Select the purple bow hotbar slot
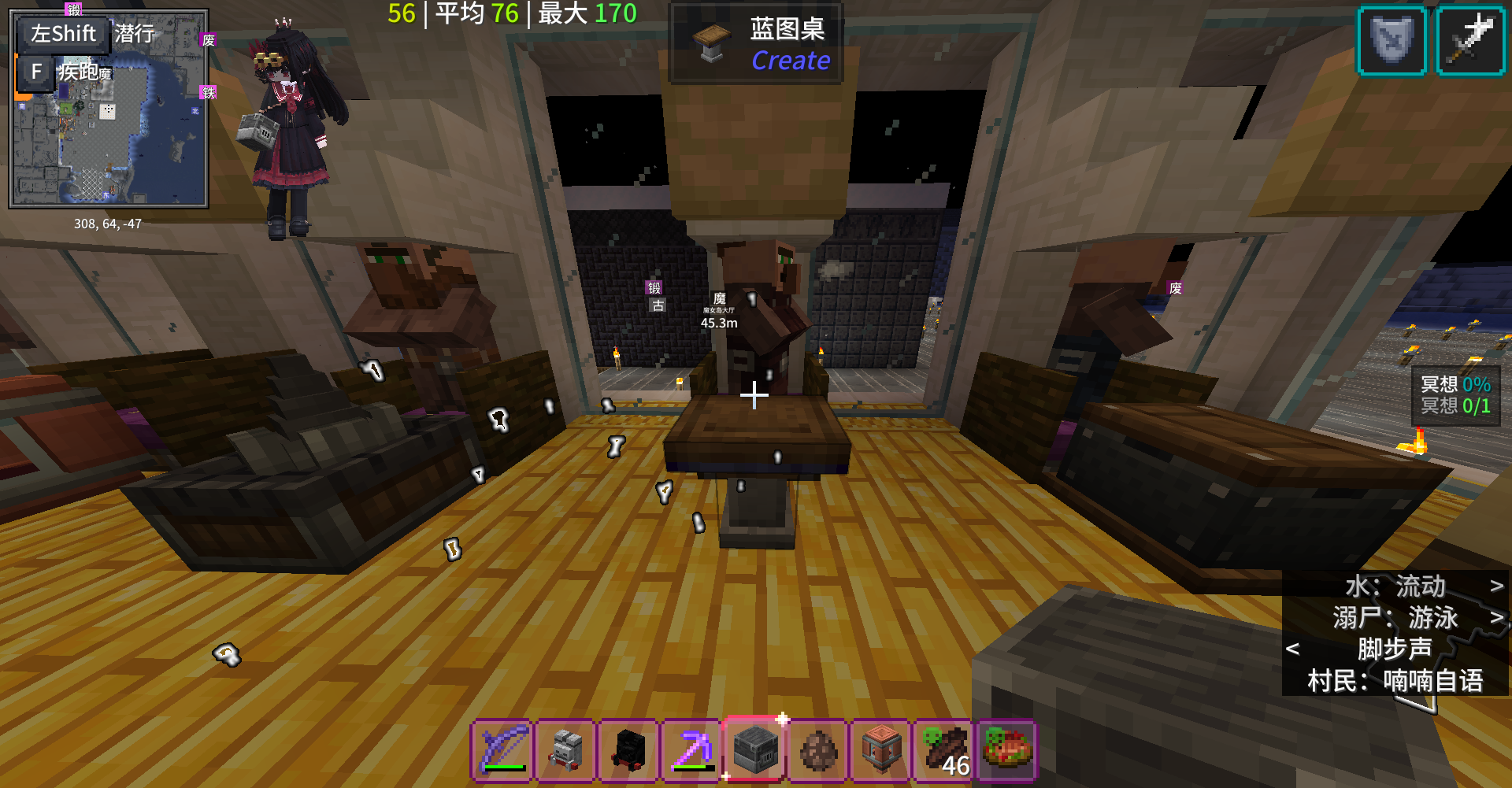The height and width of the screenshot is (788, 1512). [x=503, y=750]
